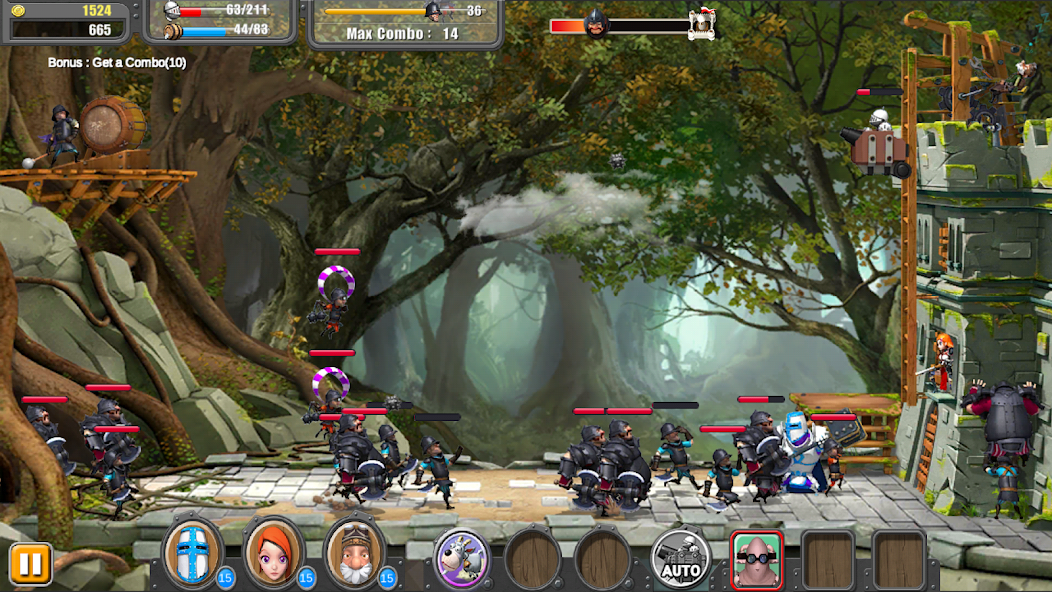Deploy the red-haired girl unit
Viewport: 1052px width, 592px height.
[273, 554]
